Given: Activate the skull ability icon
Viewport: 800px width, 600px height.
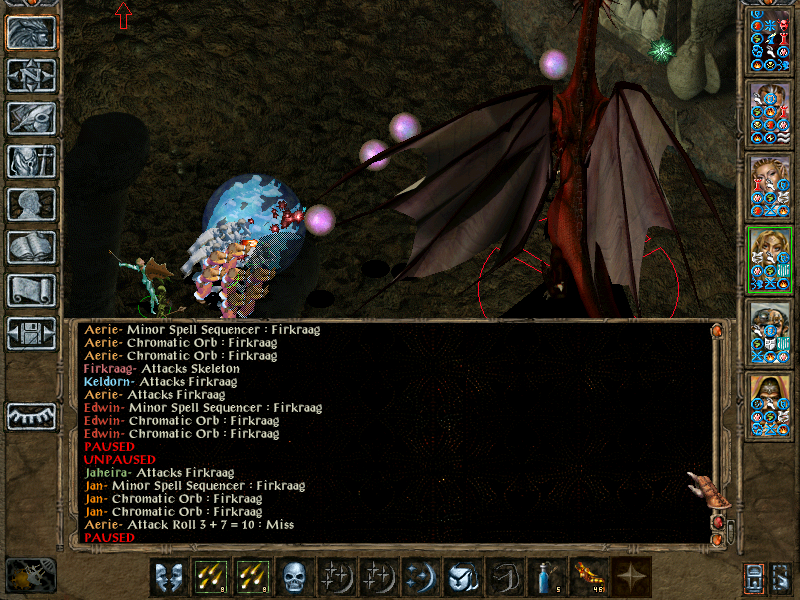Looking at the screenshot, I should (293, 577).
